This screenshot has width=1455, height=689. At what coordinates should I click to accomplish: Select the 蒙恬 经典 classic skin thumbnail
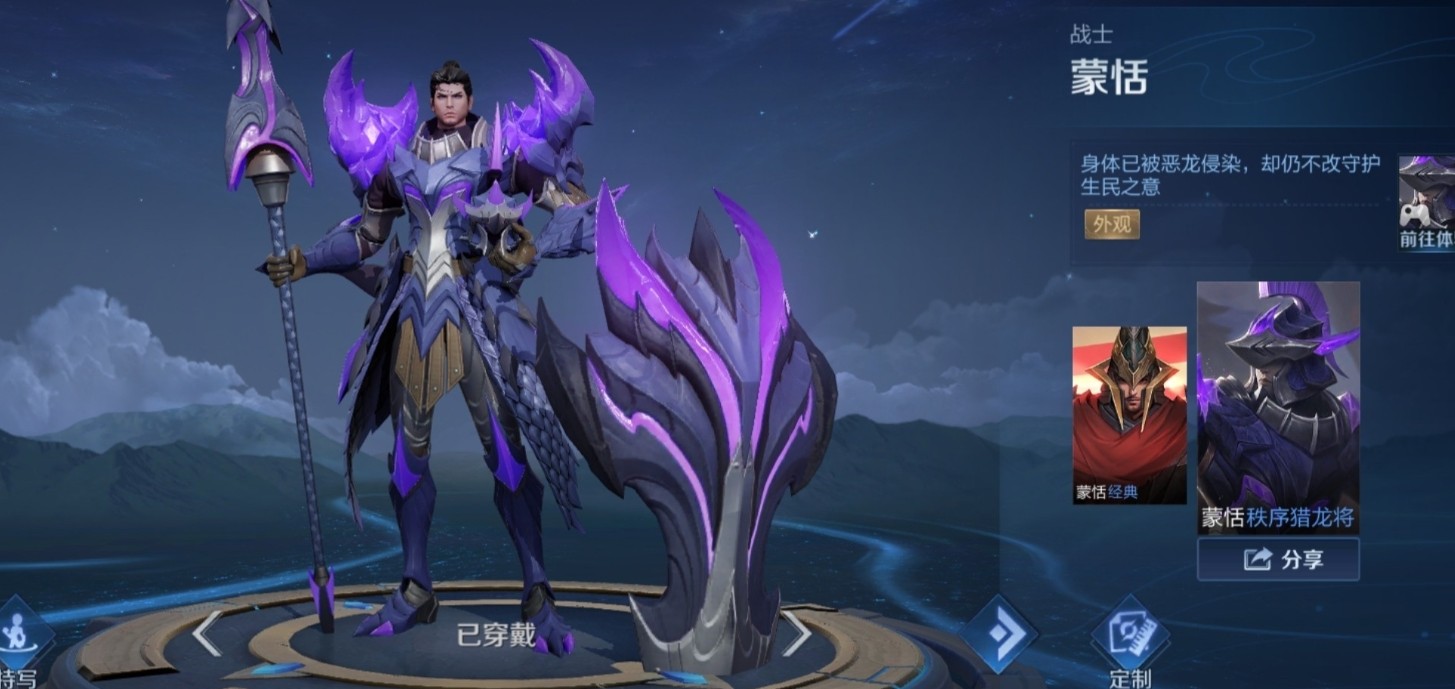coord(1129,414)
